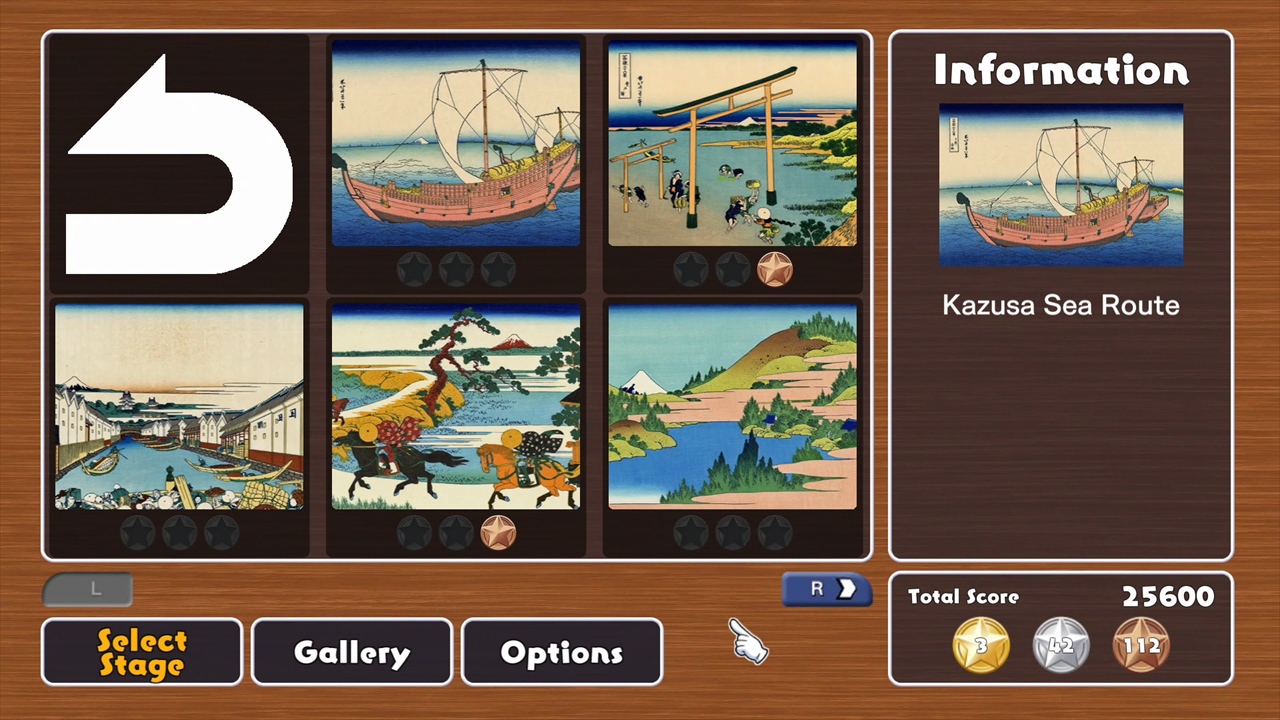Click the first empty star under Kazusa Sea Route
The image size is (1280, 720).
(415, 268)
